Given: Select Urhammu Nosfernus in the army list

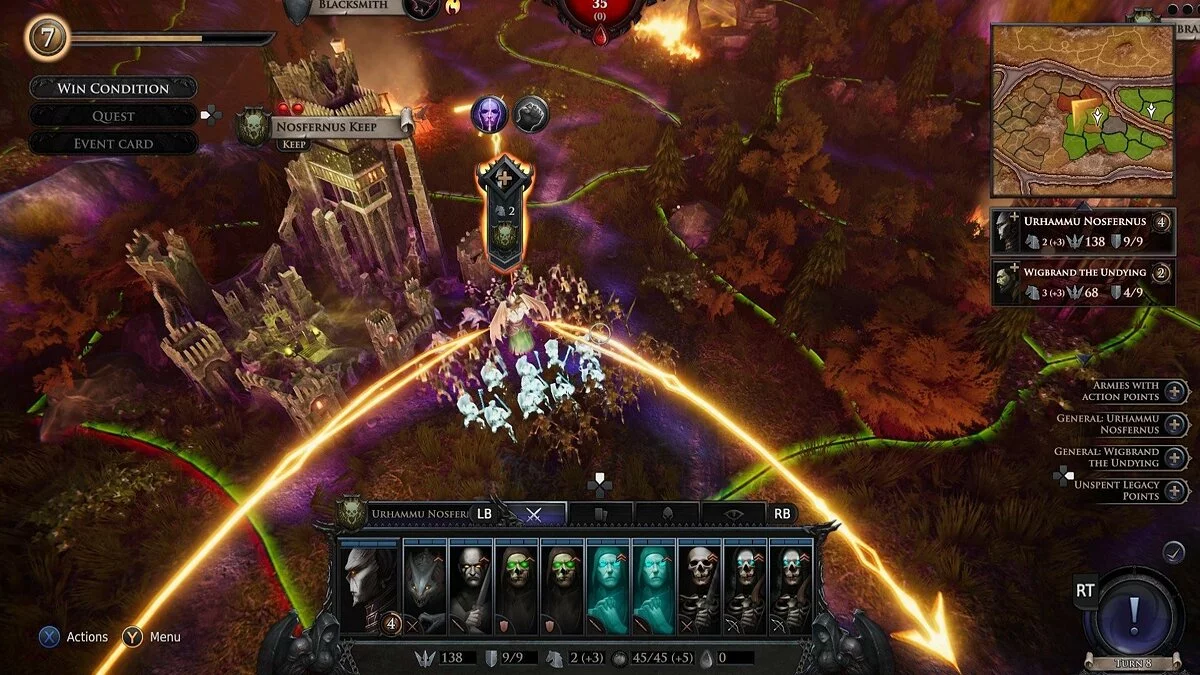Looking at the screenshot, I should 1082,231.
